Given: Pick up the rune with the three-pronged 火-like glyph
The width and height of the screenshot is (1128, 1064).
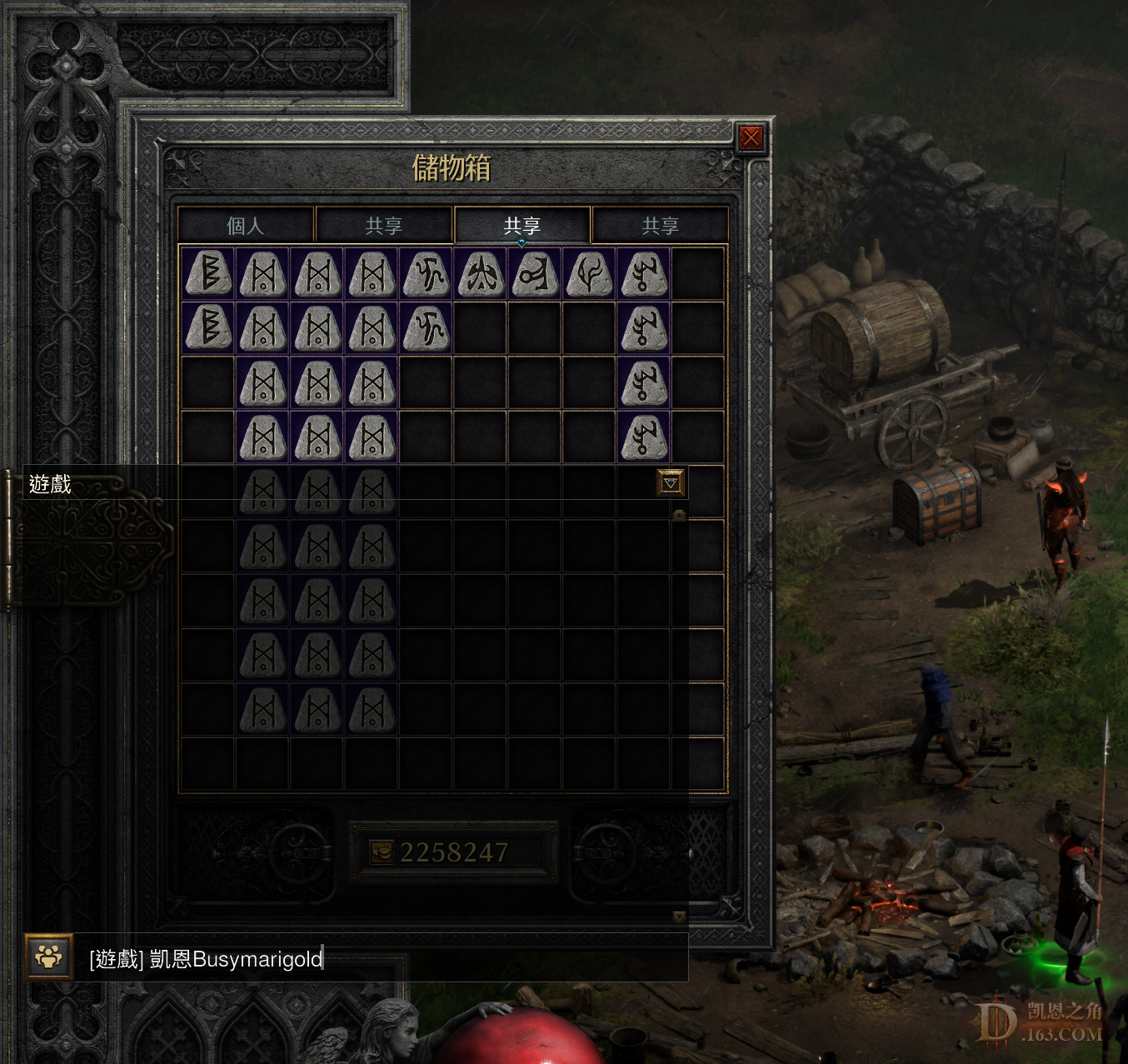Looking at the screenshot, I should [x=481, y=274].
